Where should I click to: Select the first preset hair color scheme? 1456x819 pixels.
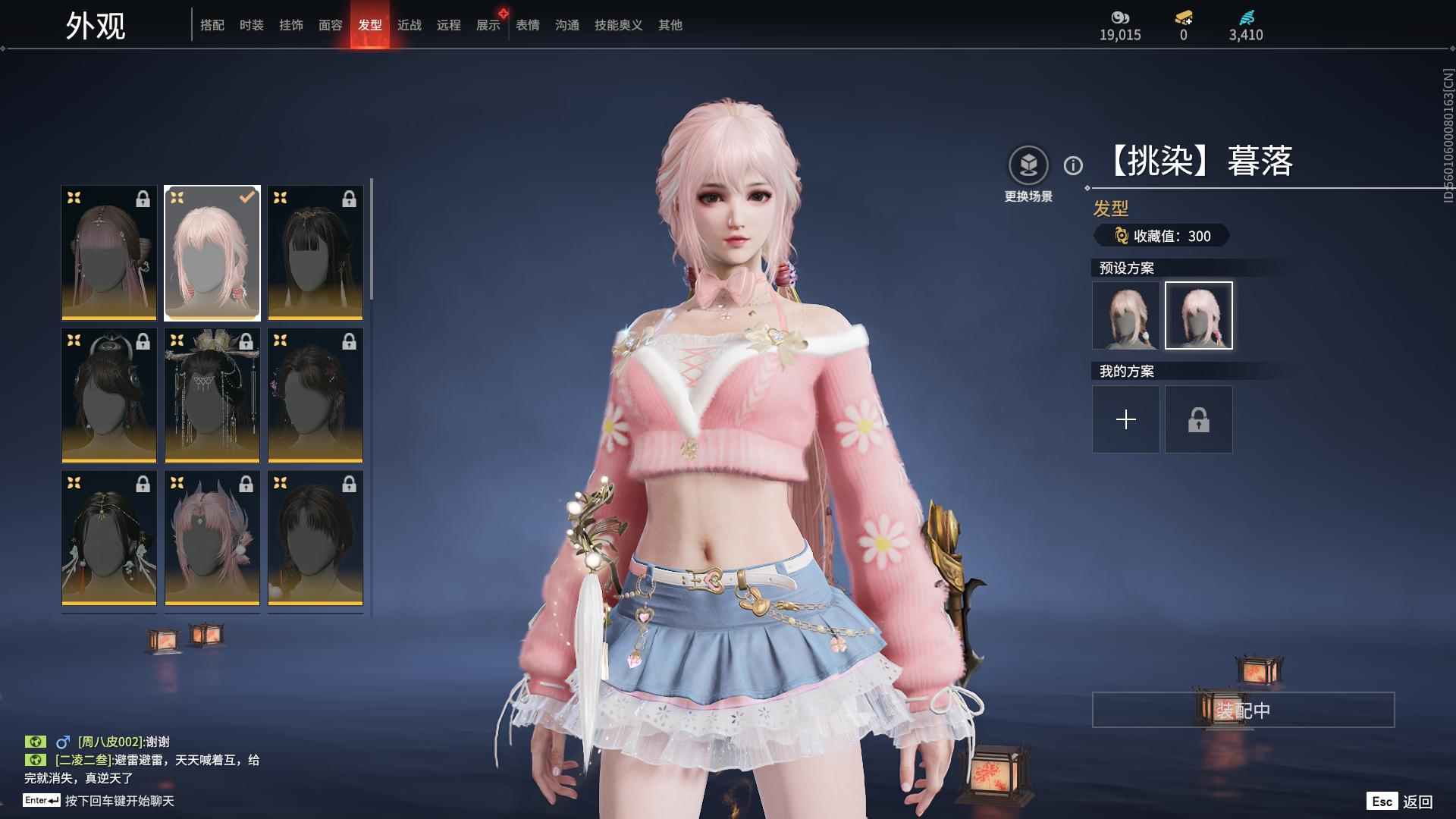[1125, 315]
